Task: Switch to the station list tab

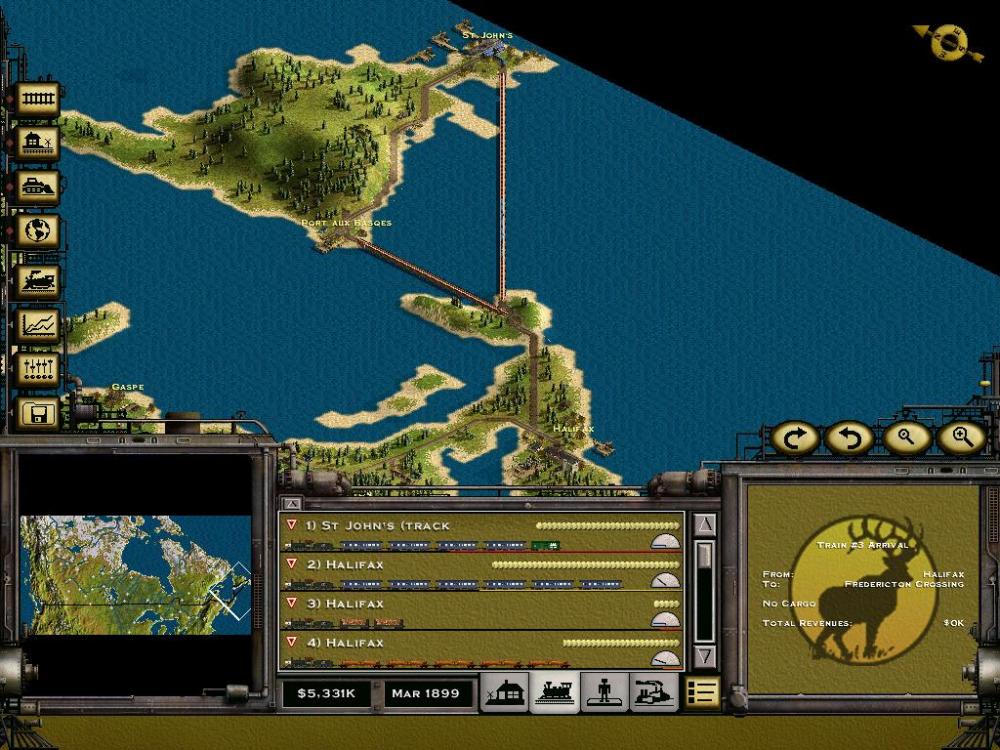Action: click(x=504, y=692)
